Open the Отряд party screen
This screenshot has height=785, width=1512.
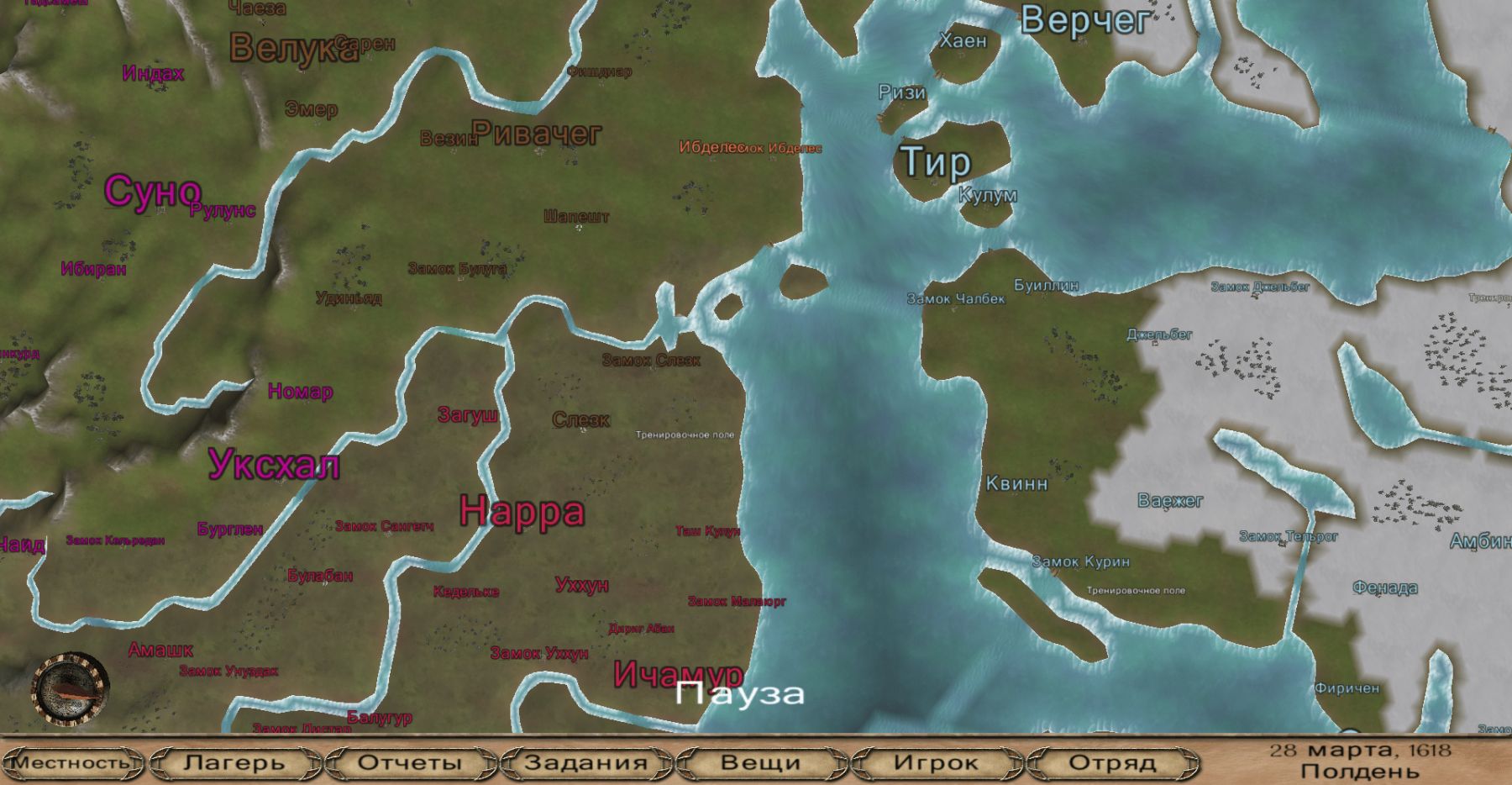[1112, 763]
